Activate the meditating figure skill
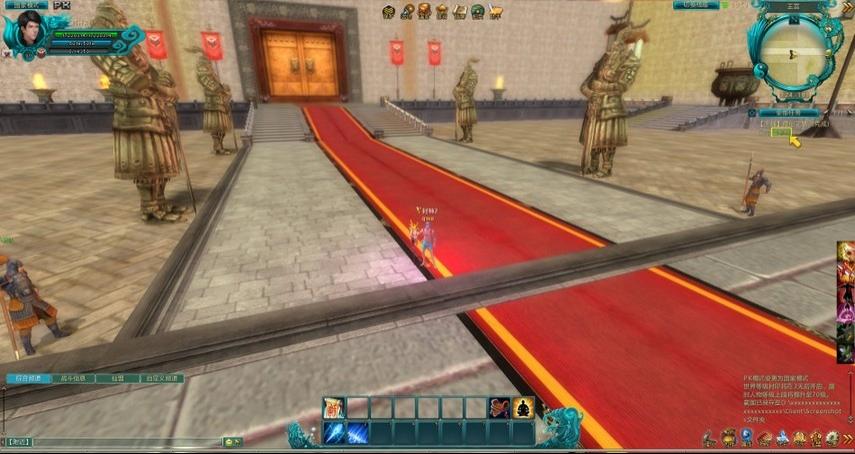855x454 pixels. 523,407
